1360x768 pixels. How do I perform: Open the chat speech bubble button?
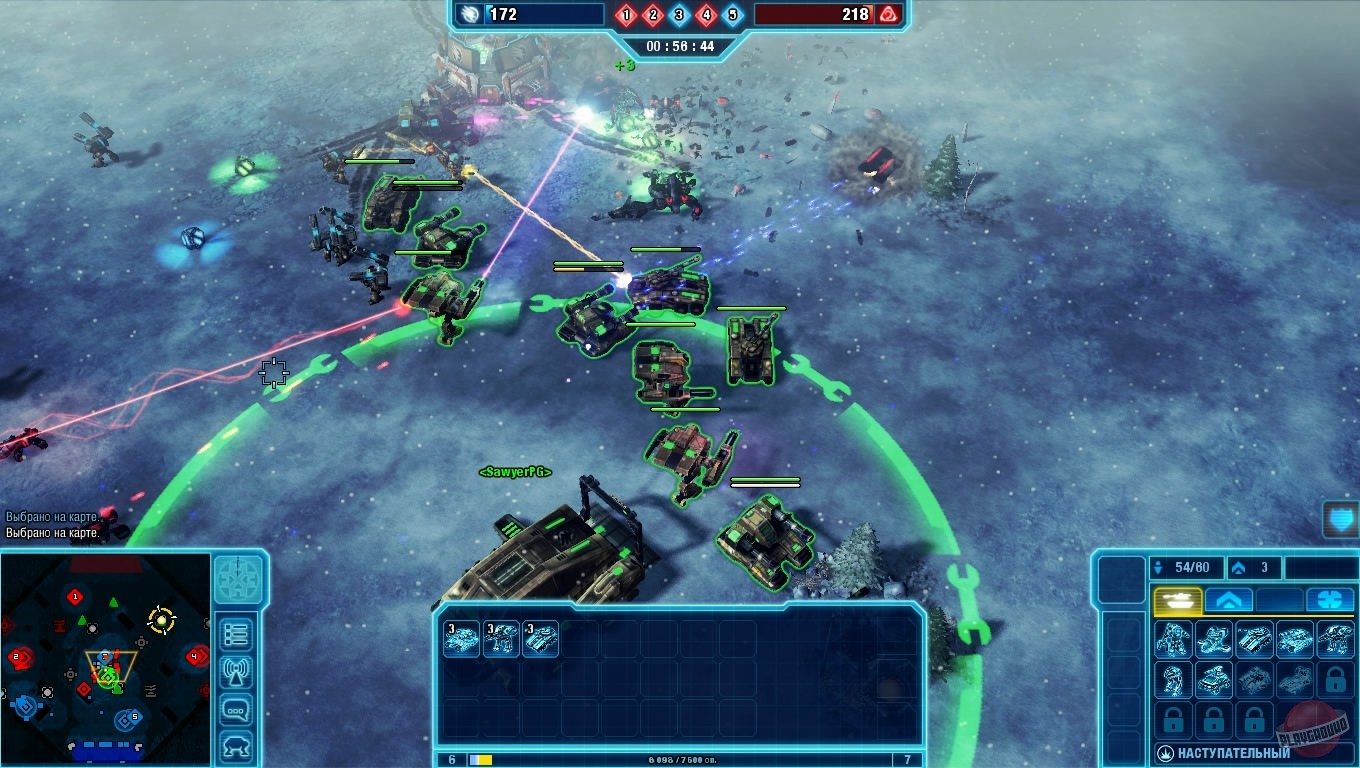(237, 710)
